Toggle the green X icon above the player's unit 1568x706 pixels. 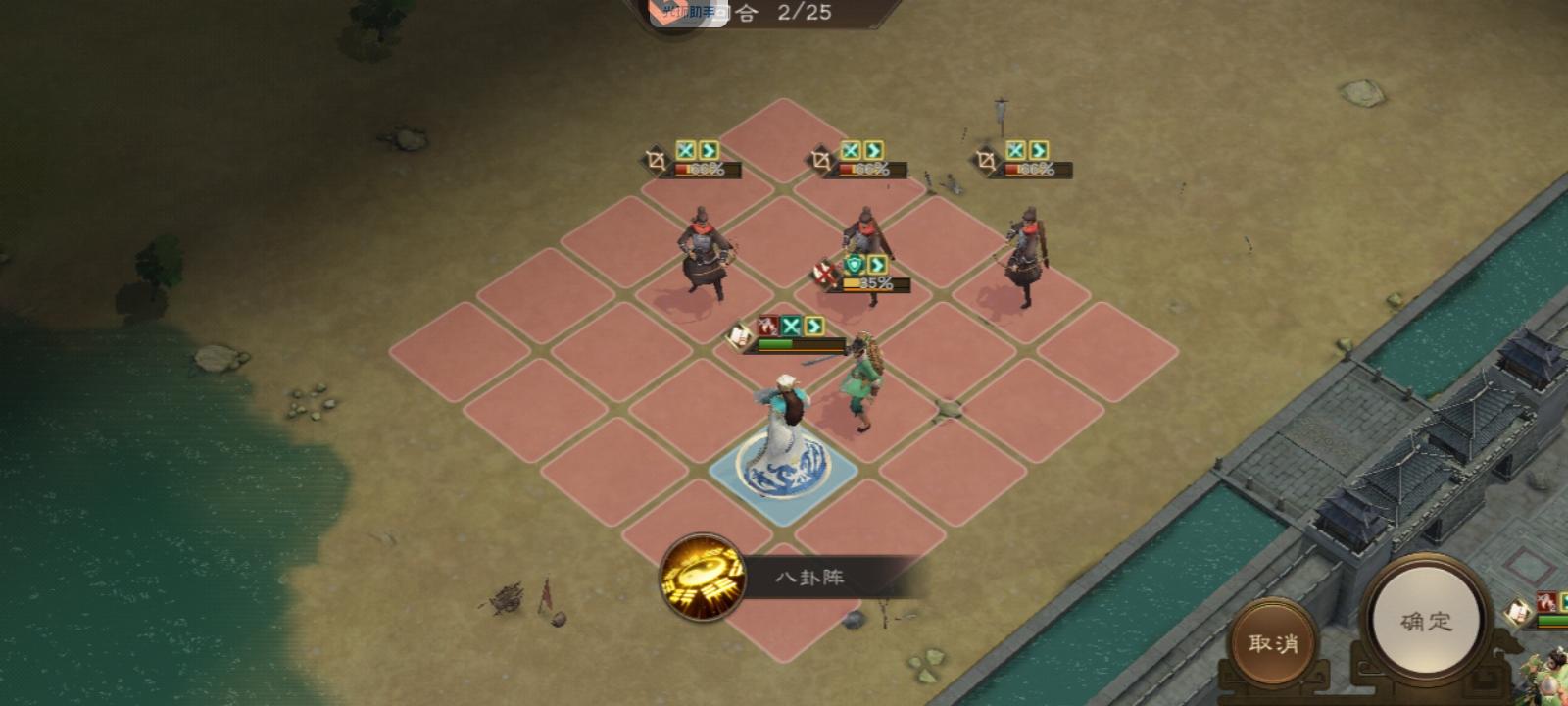pyautogui.click(x=790, y=325)
